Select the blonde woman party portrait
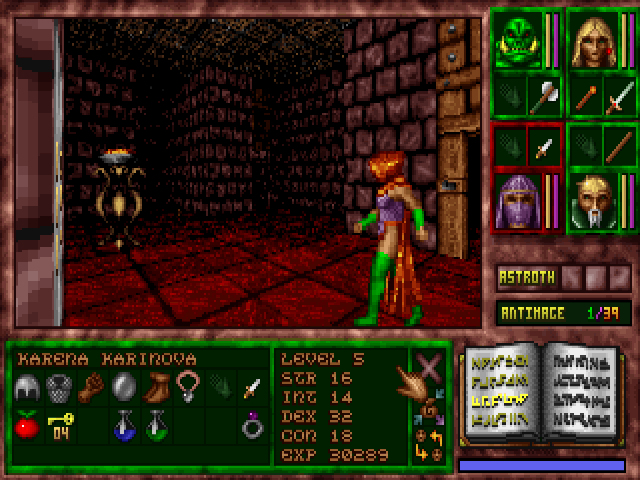Image resolution: width=640 pixels, height=480 pixels. [592, 40]
